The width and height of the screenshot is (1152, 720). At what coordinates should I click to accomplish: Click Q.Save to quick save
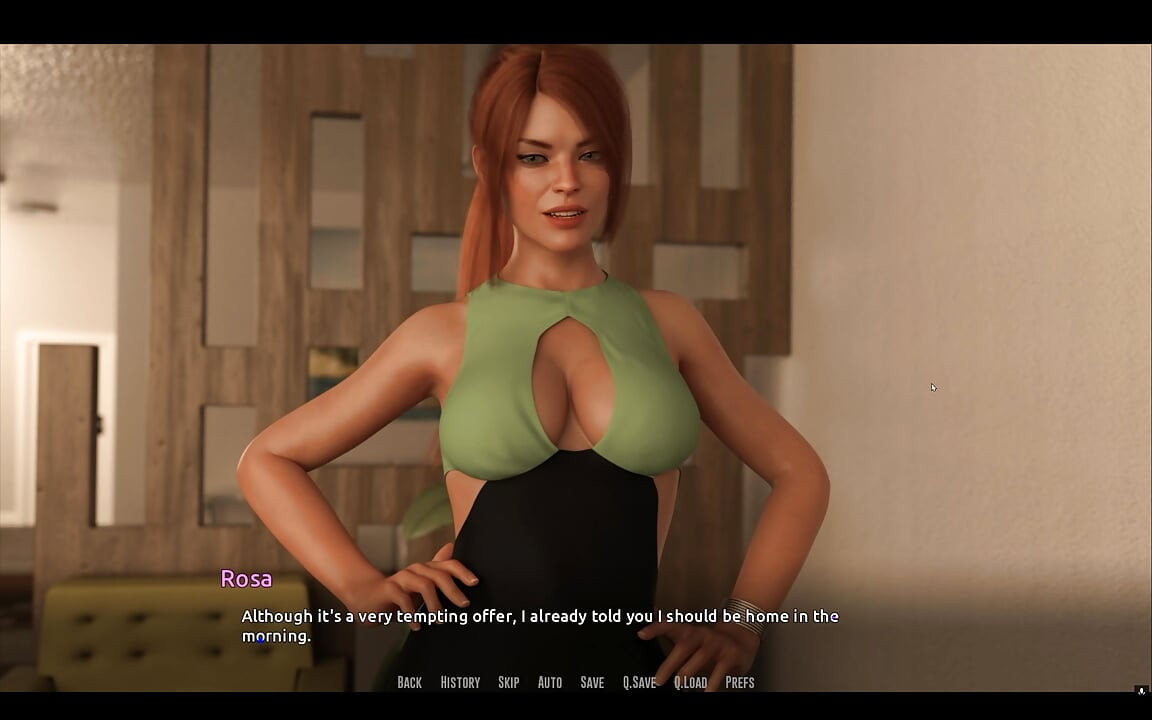click(x=639, y=682)
